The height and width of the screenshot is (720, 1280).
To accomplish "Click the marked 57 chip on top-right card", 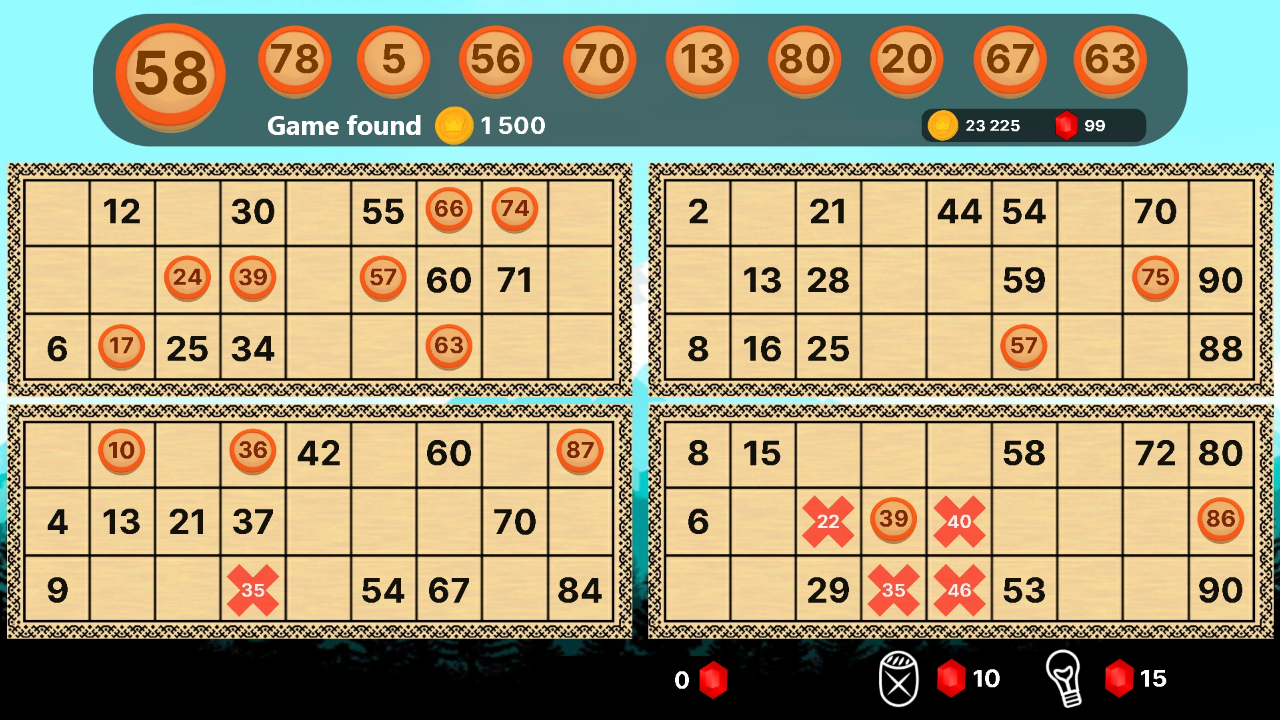I will [1024, 347].
